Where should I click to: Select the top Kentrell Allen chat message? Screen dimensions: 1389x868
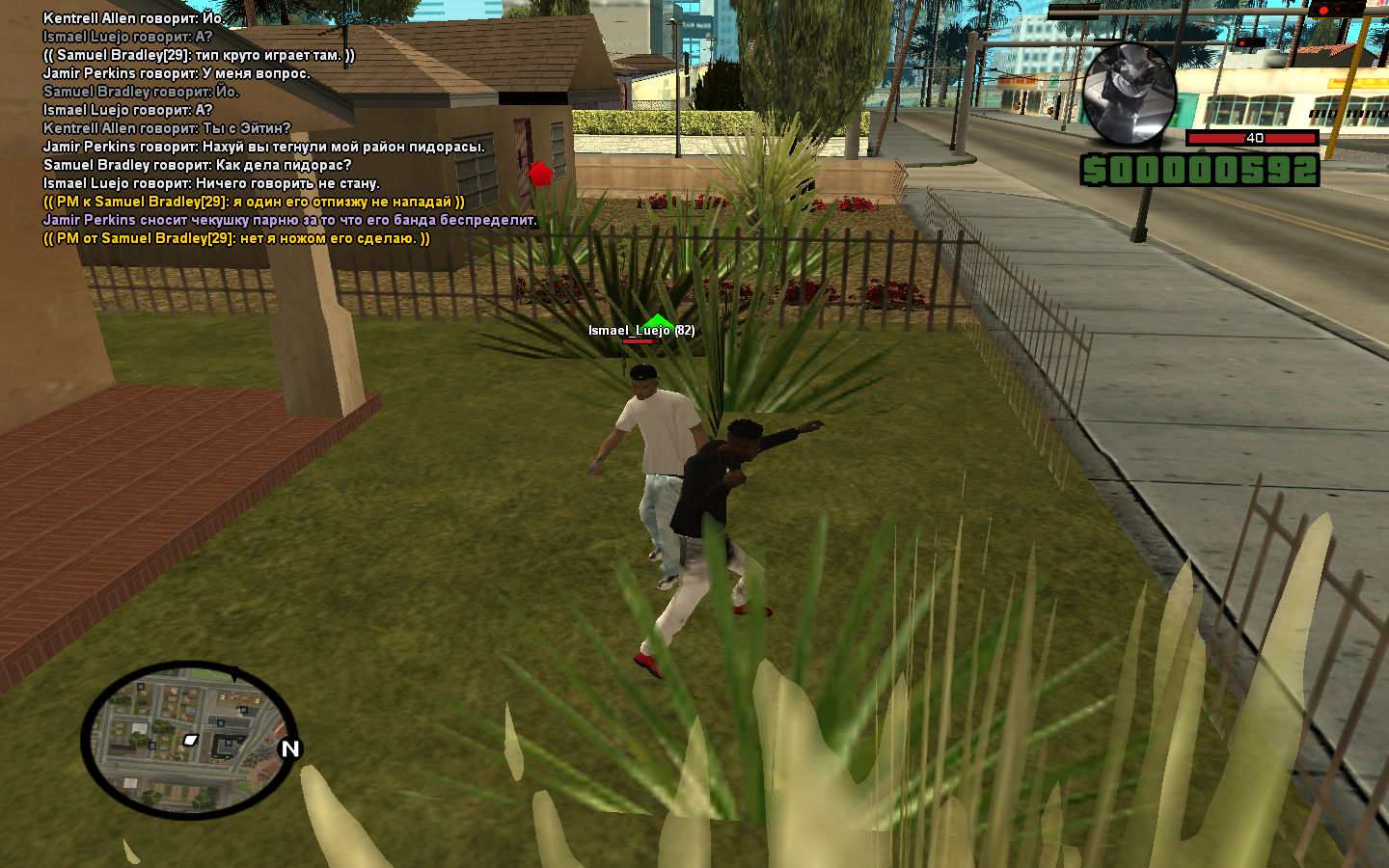[134, 18]
